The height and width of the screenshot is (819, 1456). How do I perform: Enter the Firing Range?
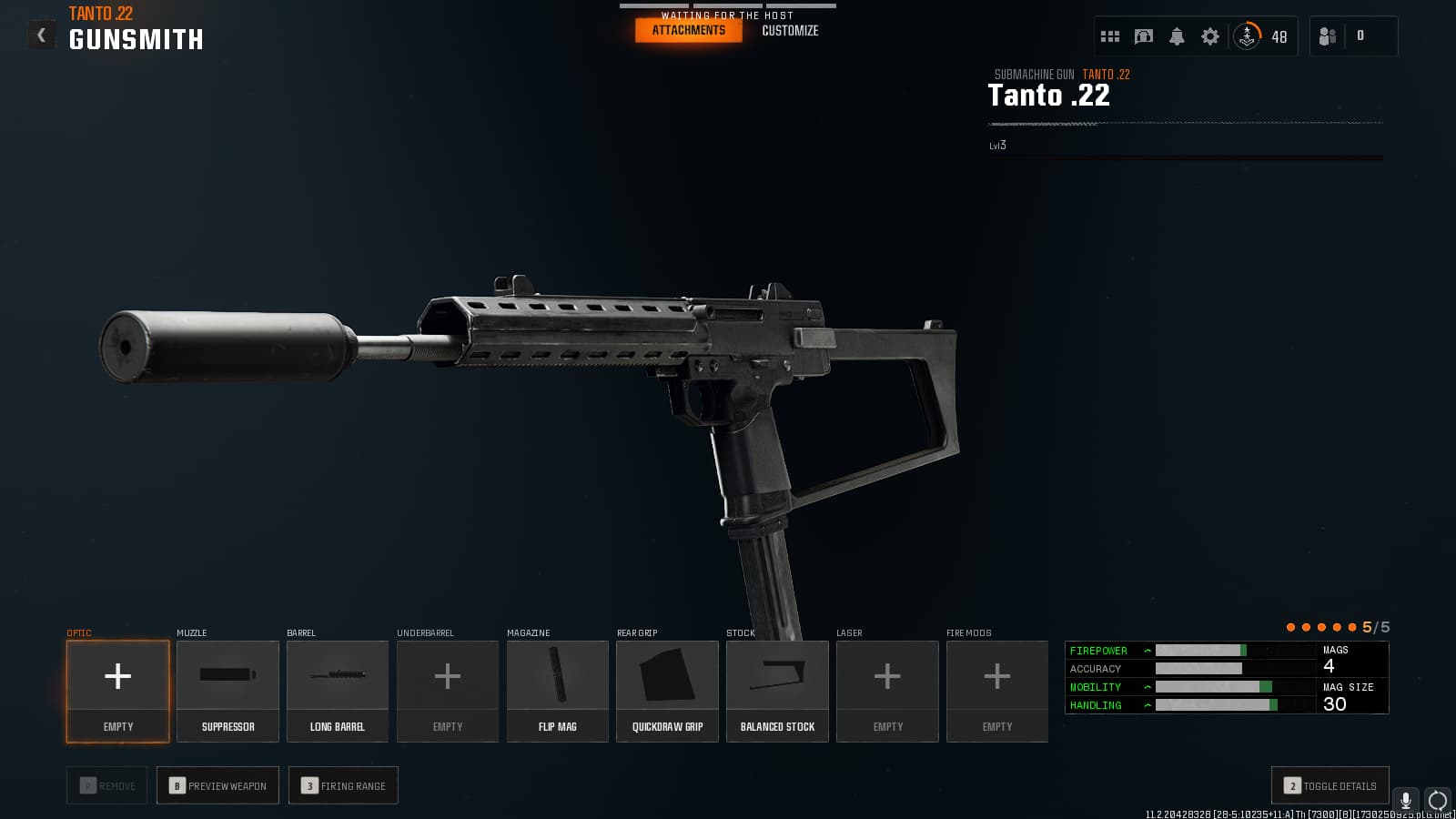pos(343,785)
